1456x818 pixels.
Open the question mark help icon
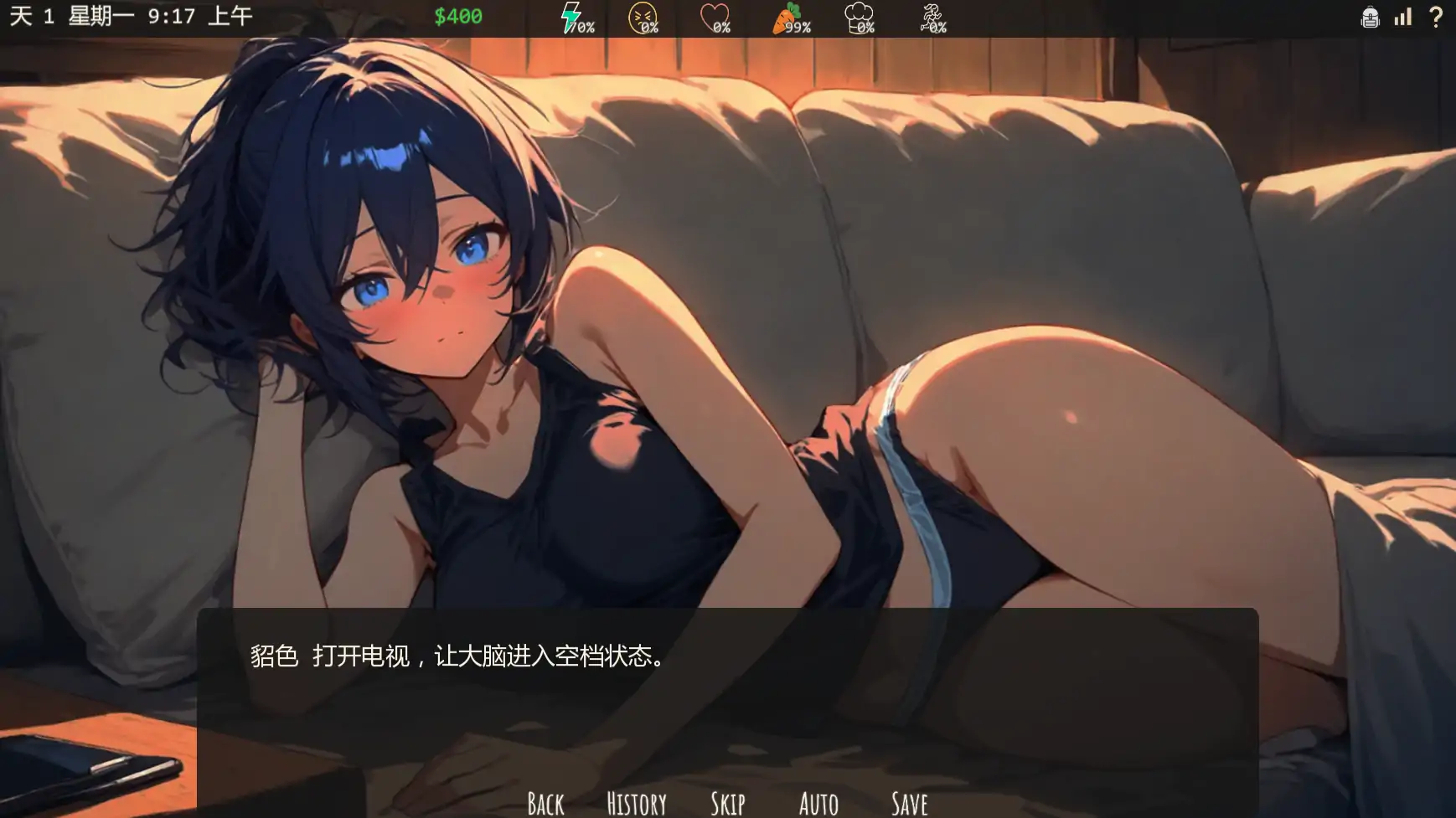tap(1436, 16)
